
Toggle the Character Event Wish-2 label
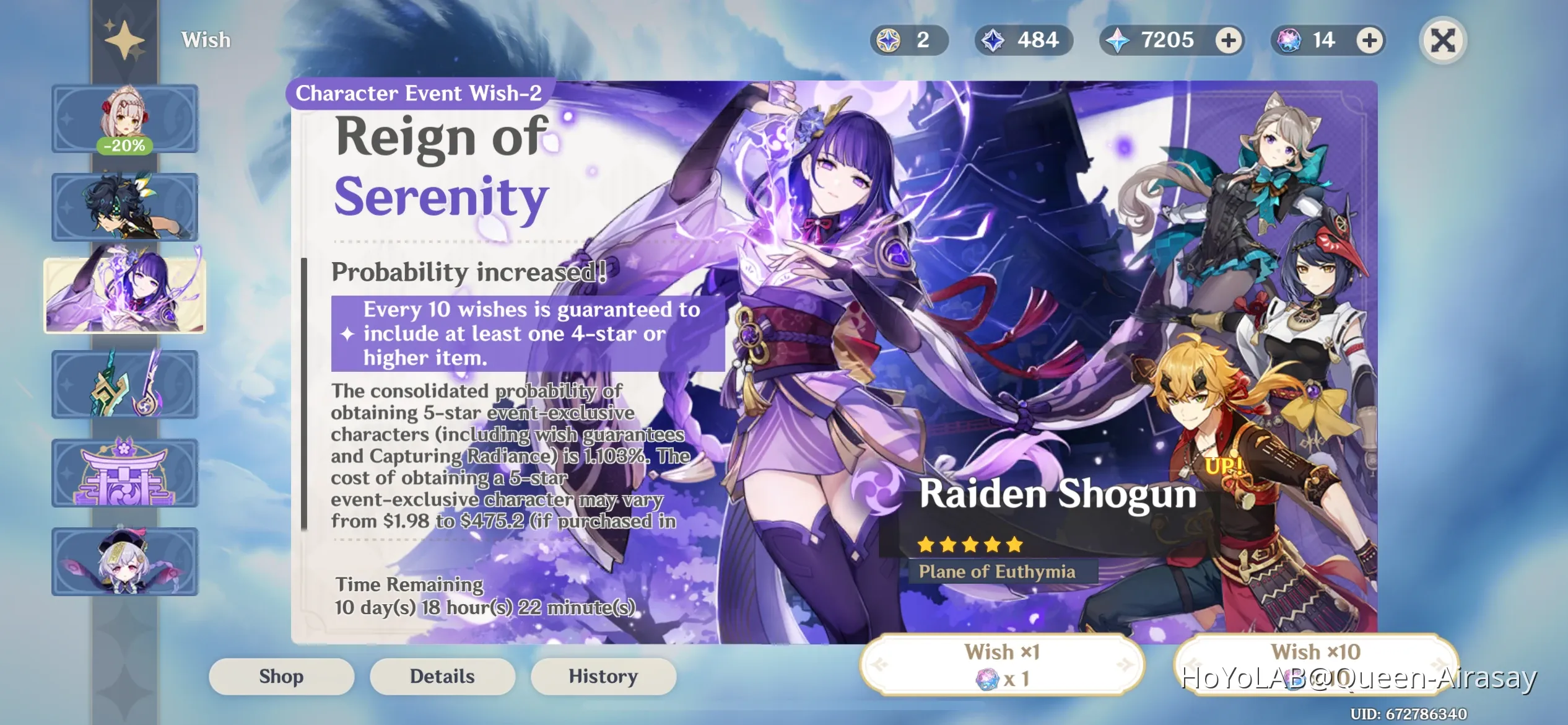point(418,94)
